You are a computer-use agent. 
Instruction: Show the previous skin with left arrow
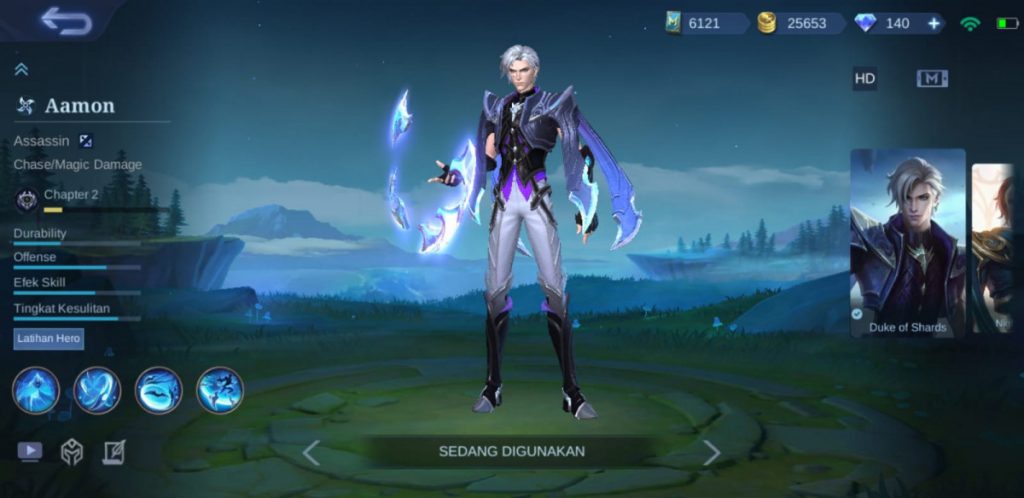coord(311,452)
